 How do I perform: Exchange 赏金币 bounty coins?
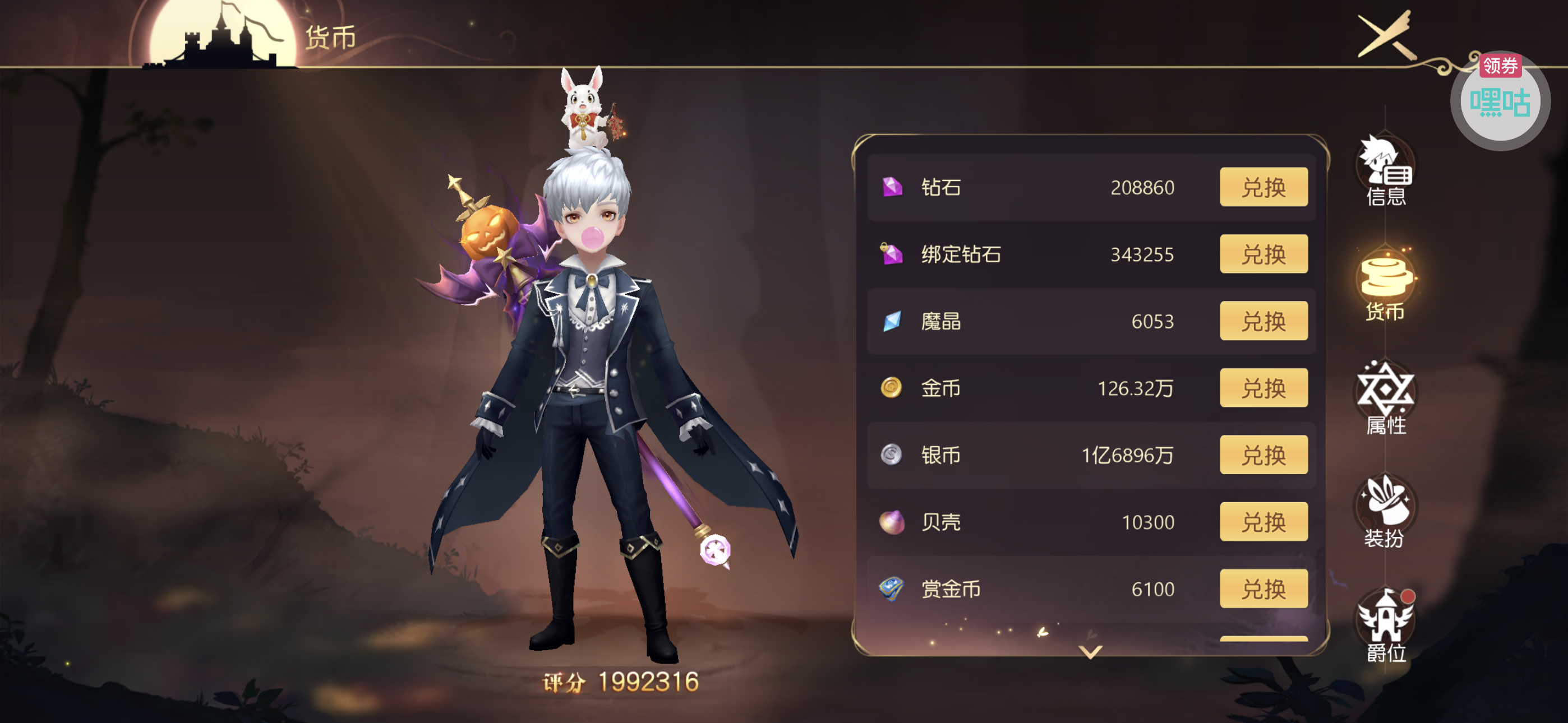coord(1263,588)
